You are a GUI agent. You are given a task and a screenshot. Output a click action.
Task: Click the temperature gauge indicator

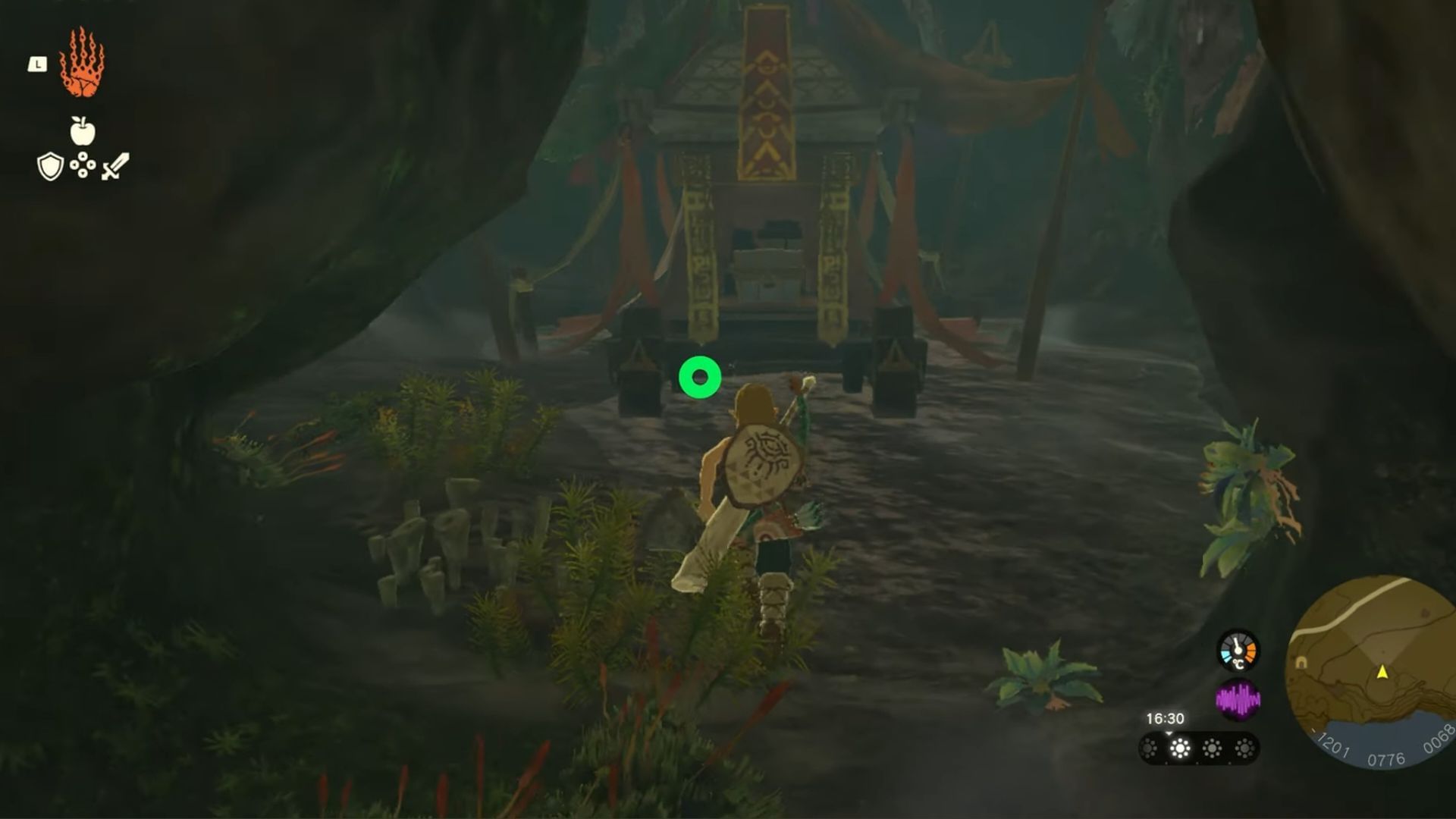1238,651
